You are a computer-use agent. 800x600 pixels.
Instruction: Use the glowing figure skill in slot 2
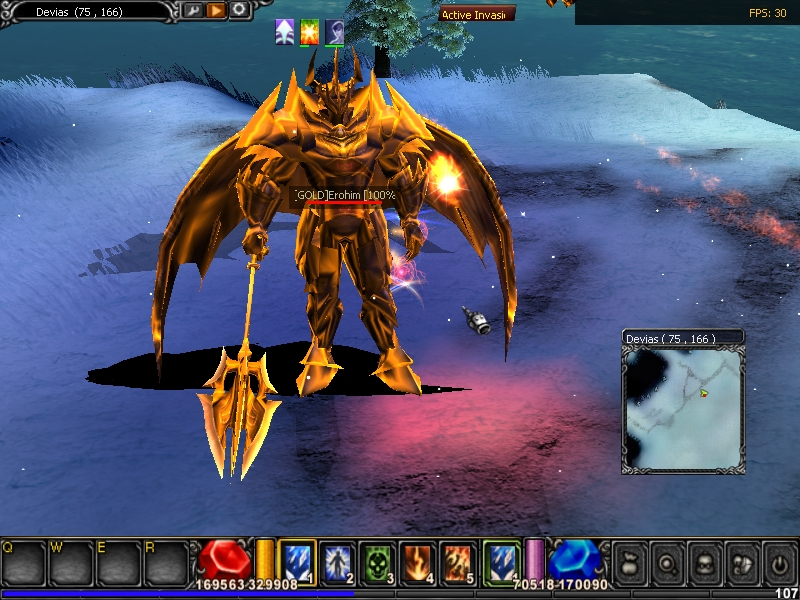coord(339,562)
